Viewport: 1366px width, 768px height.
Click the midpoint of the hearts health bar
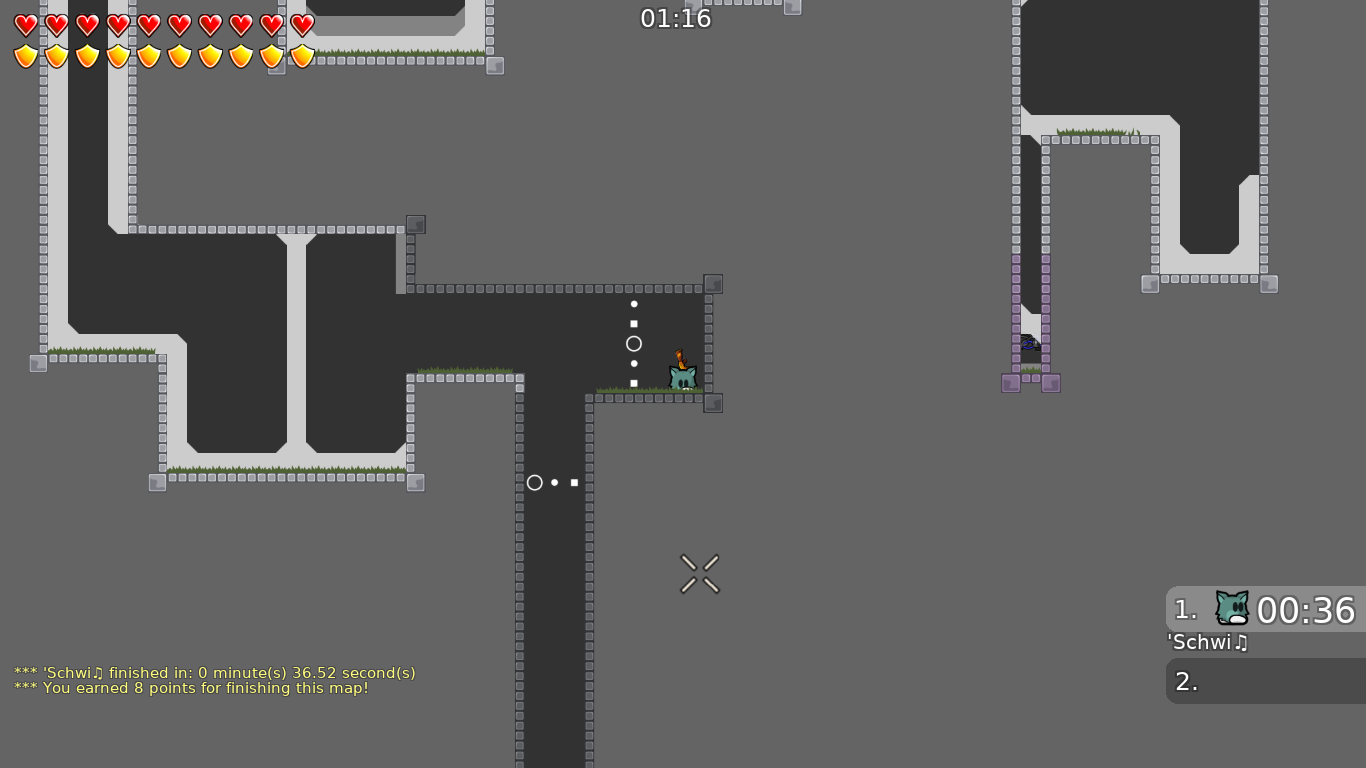pyautogui.click(x=163, y=25)
